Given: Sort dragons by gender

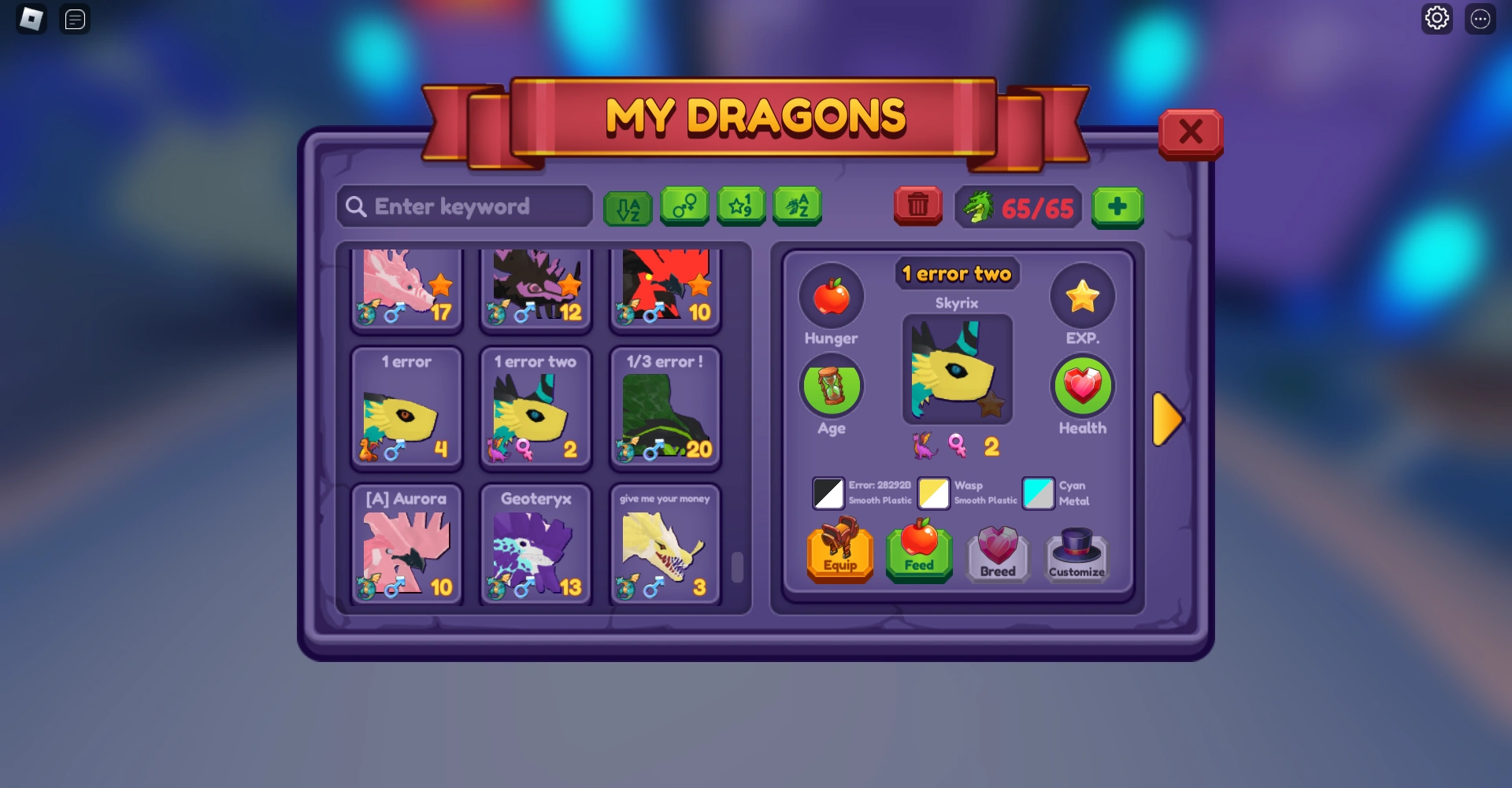Looking at the screenshot, I should pos(684,206).
